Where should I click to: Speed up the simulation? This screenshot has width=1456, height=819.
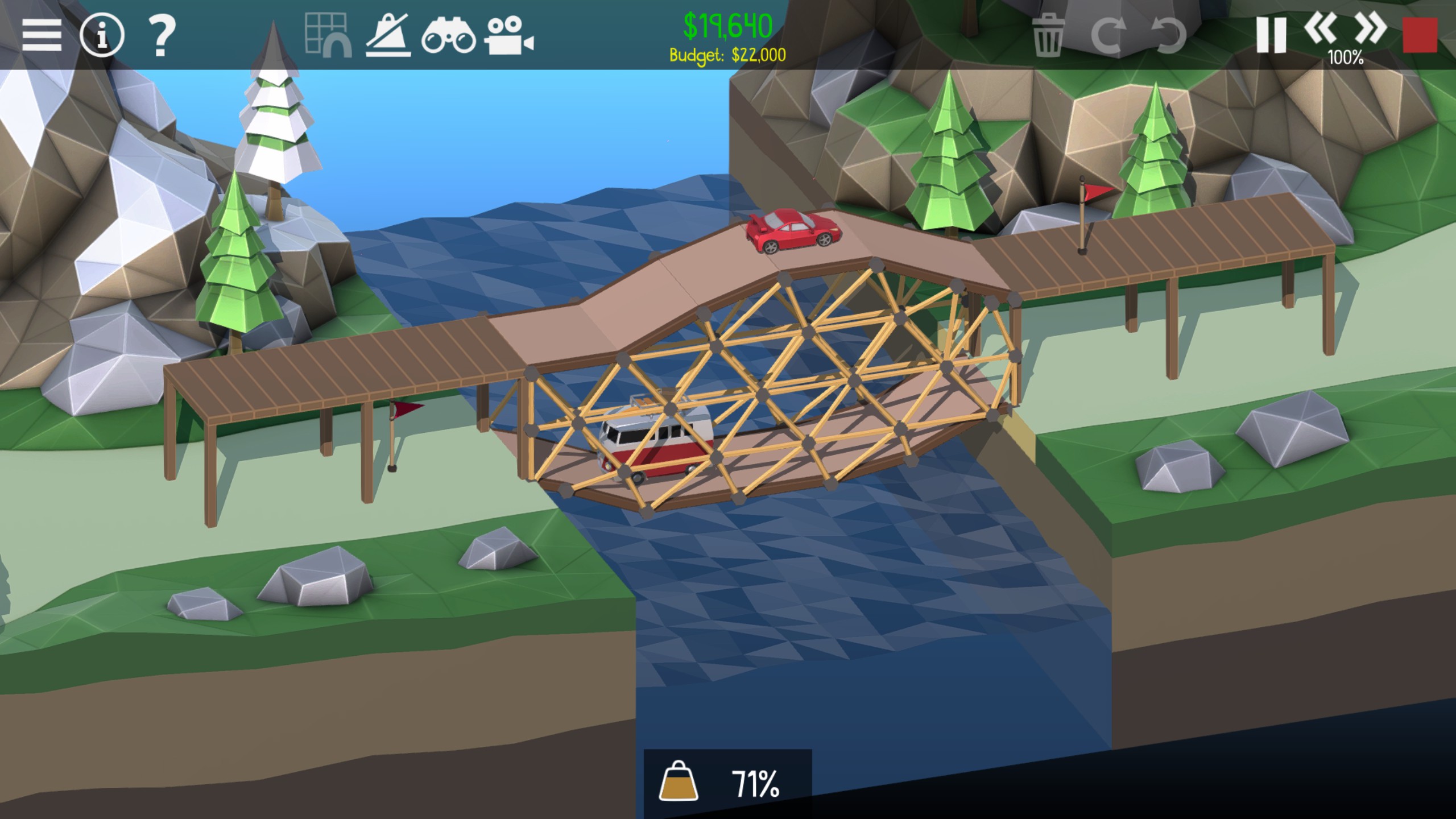tap(1371, 30)
